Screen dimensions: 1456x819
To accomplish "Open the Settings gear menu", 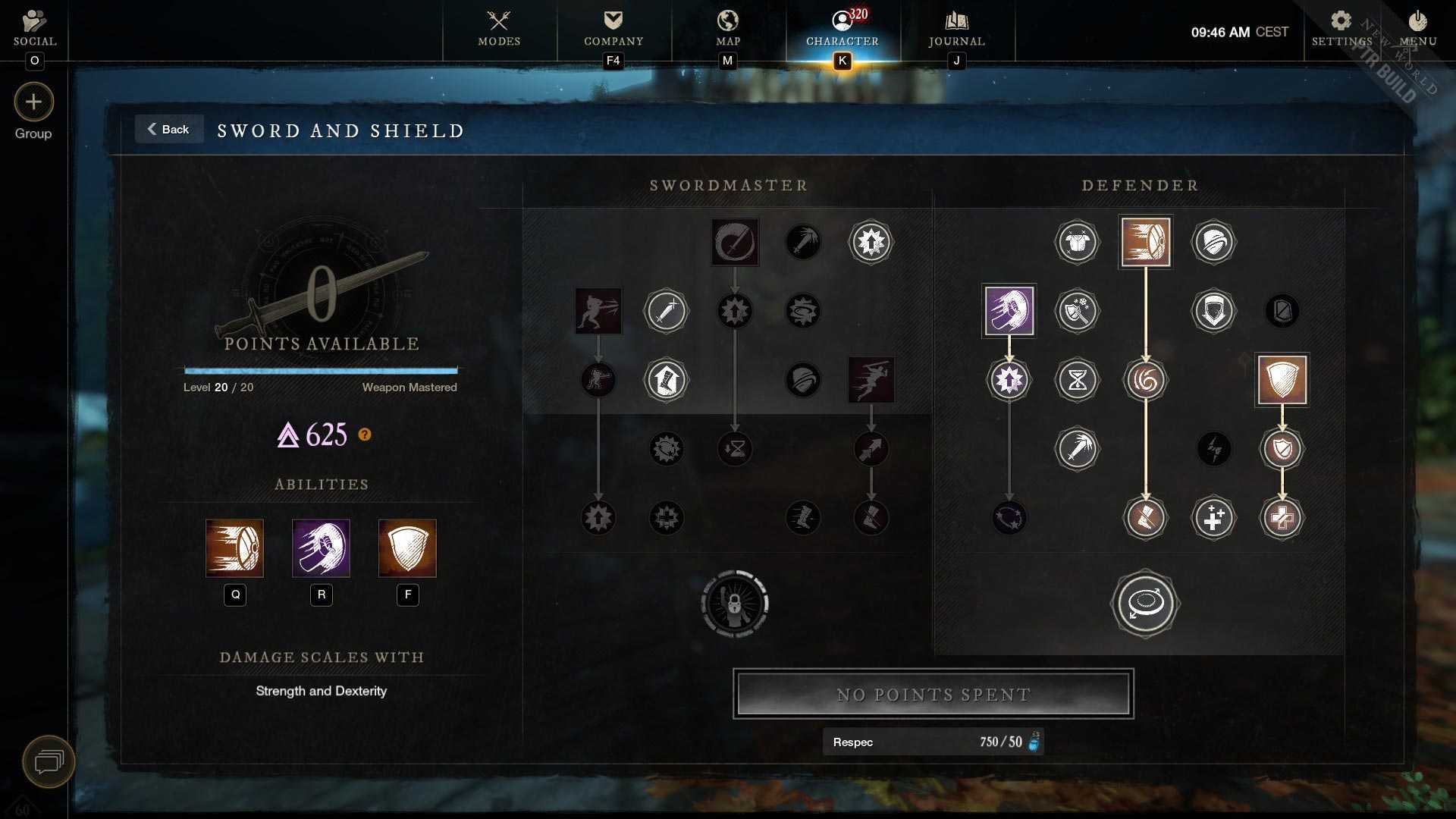I will point(1341,29).
